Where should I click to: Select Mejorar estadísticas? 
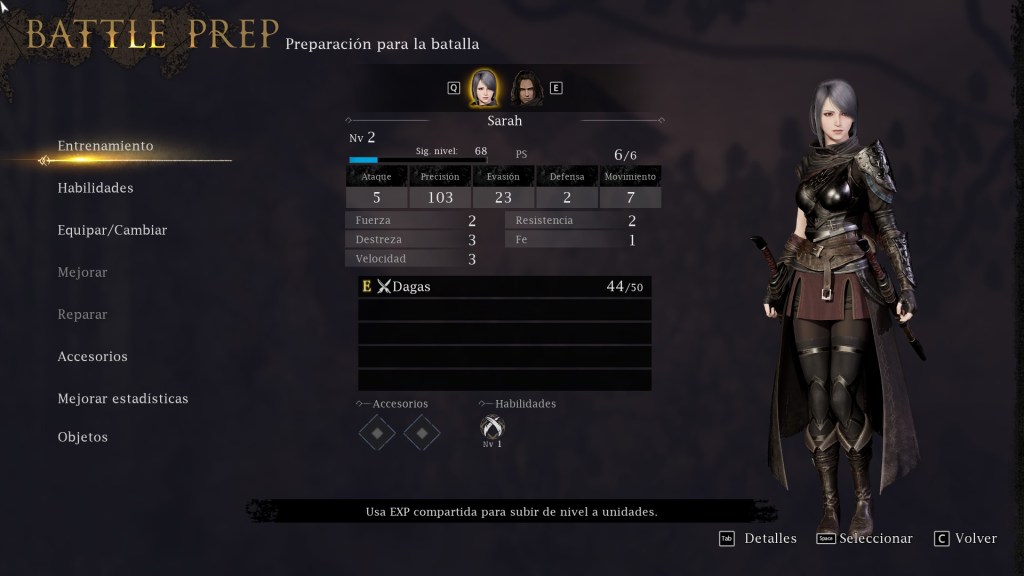(123, 398)
